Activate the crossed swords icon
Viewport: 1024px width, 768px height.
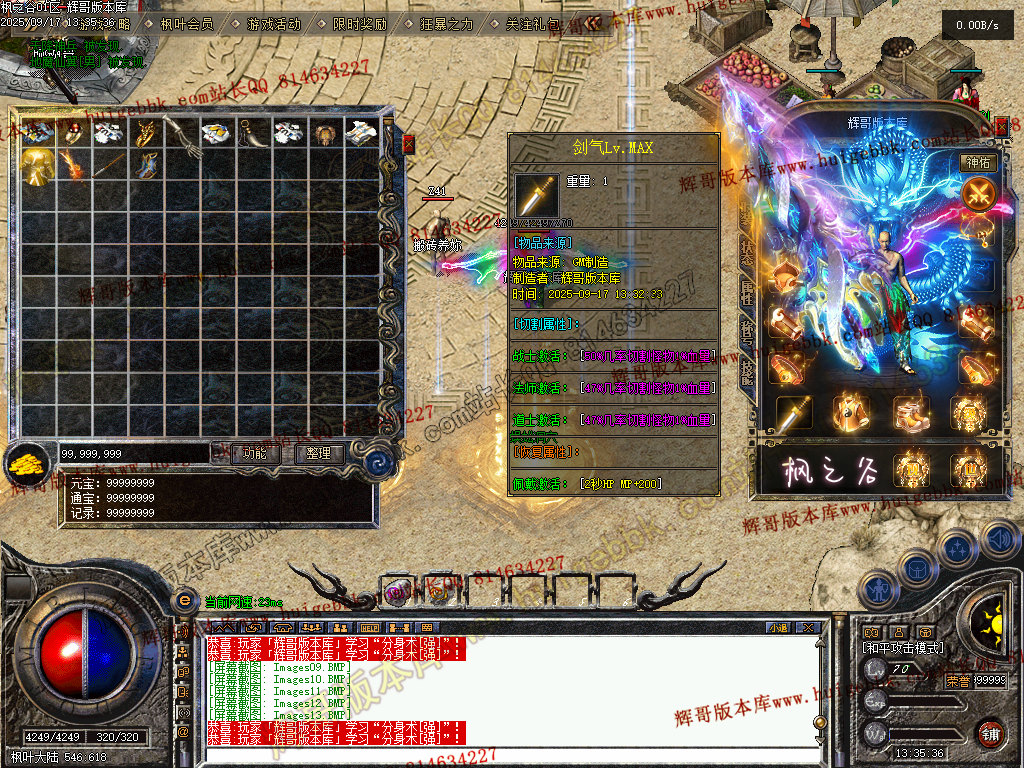(977, 193)
